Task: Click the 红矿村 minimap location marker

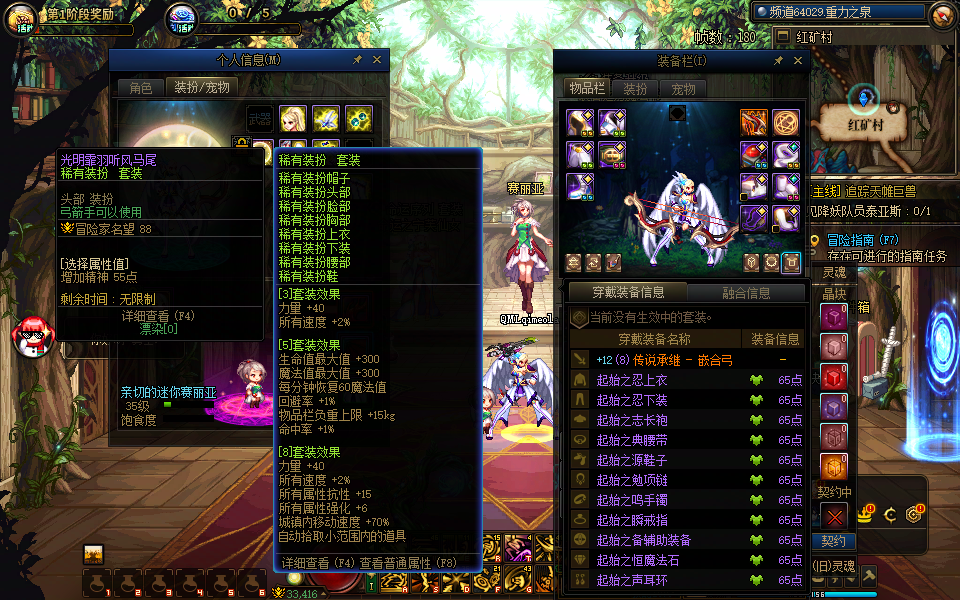Action: tap(864, 100)
